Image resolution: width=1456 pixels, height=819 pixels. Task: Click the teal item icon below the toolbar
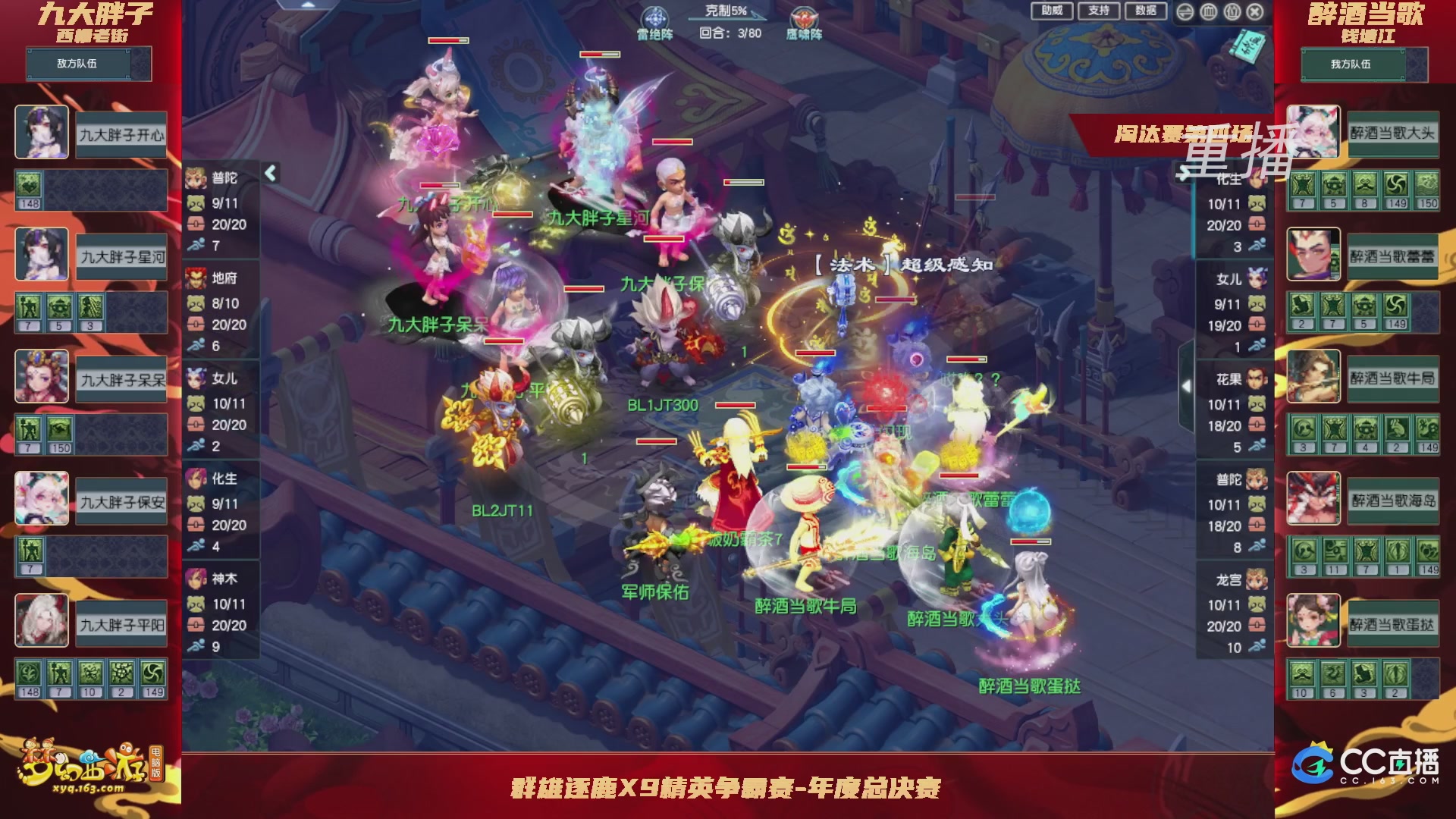tap(1245, 47)
